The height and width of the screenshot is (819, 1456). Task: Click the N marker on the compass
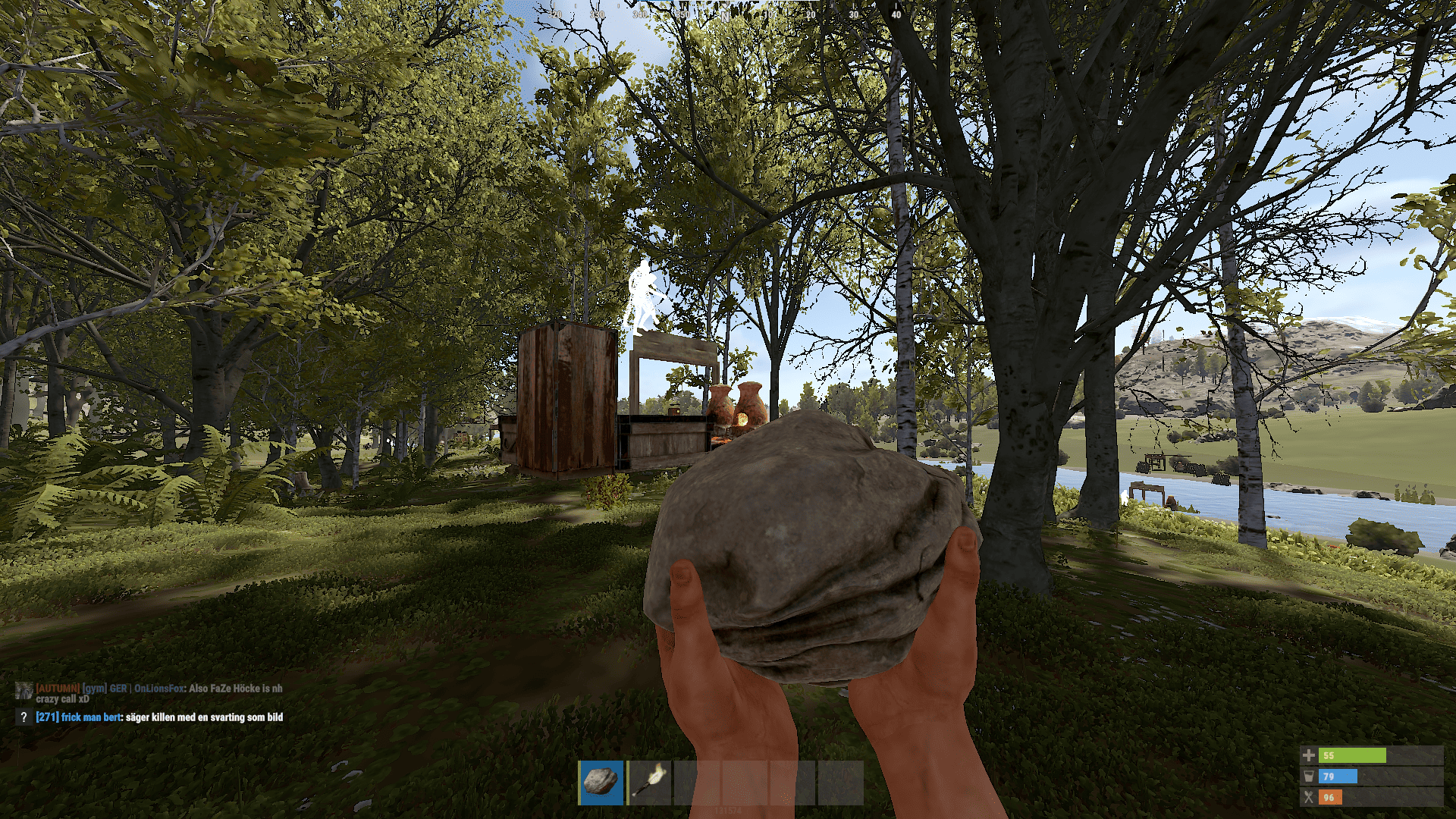pos(726,17)
